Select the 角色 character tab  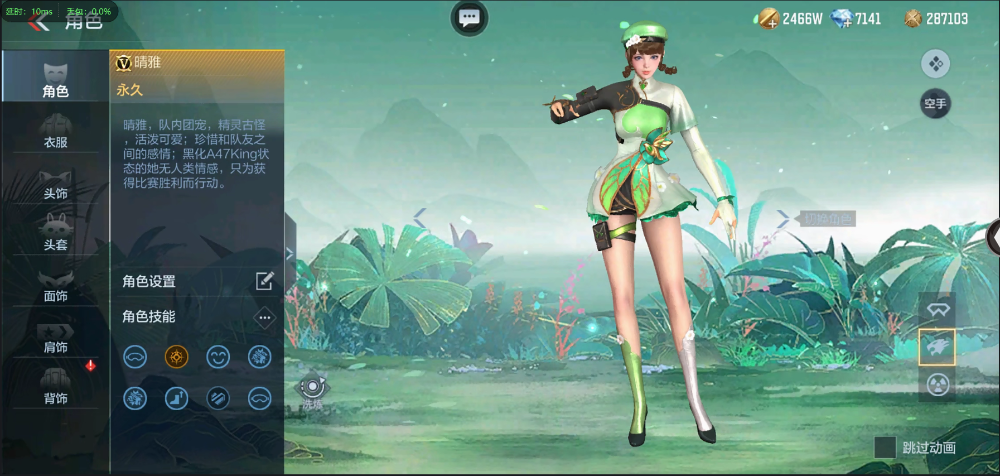pos(55,77)
